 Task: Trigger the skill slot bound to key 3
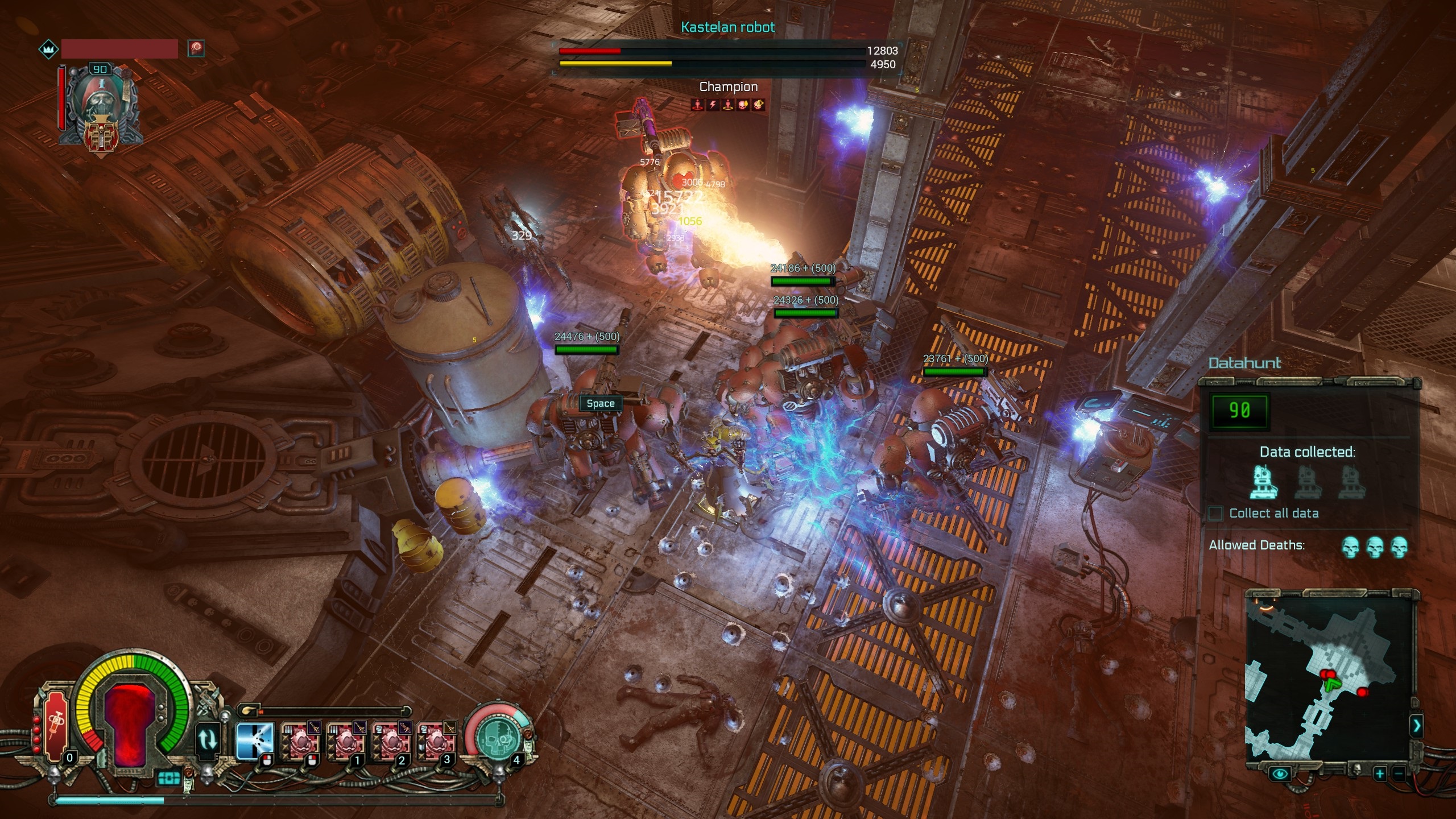tap(436, 741)
